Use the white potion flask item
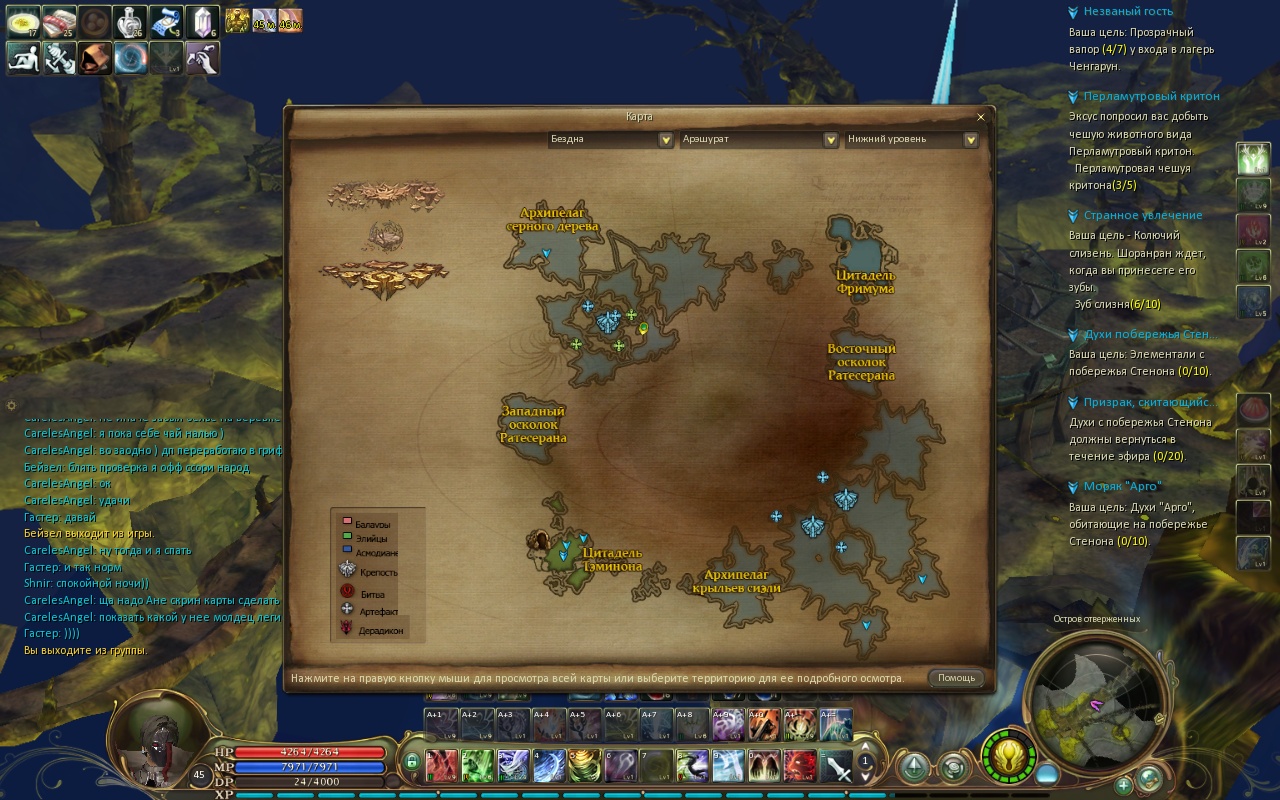1280x800 pixels. point(129,21)
